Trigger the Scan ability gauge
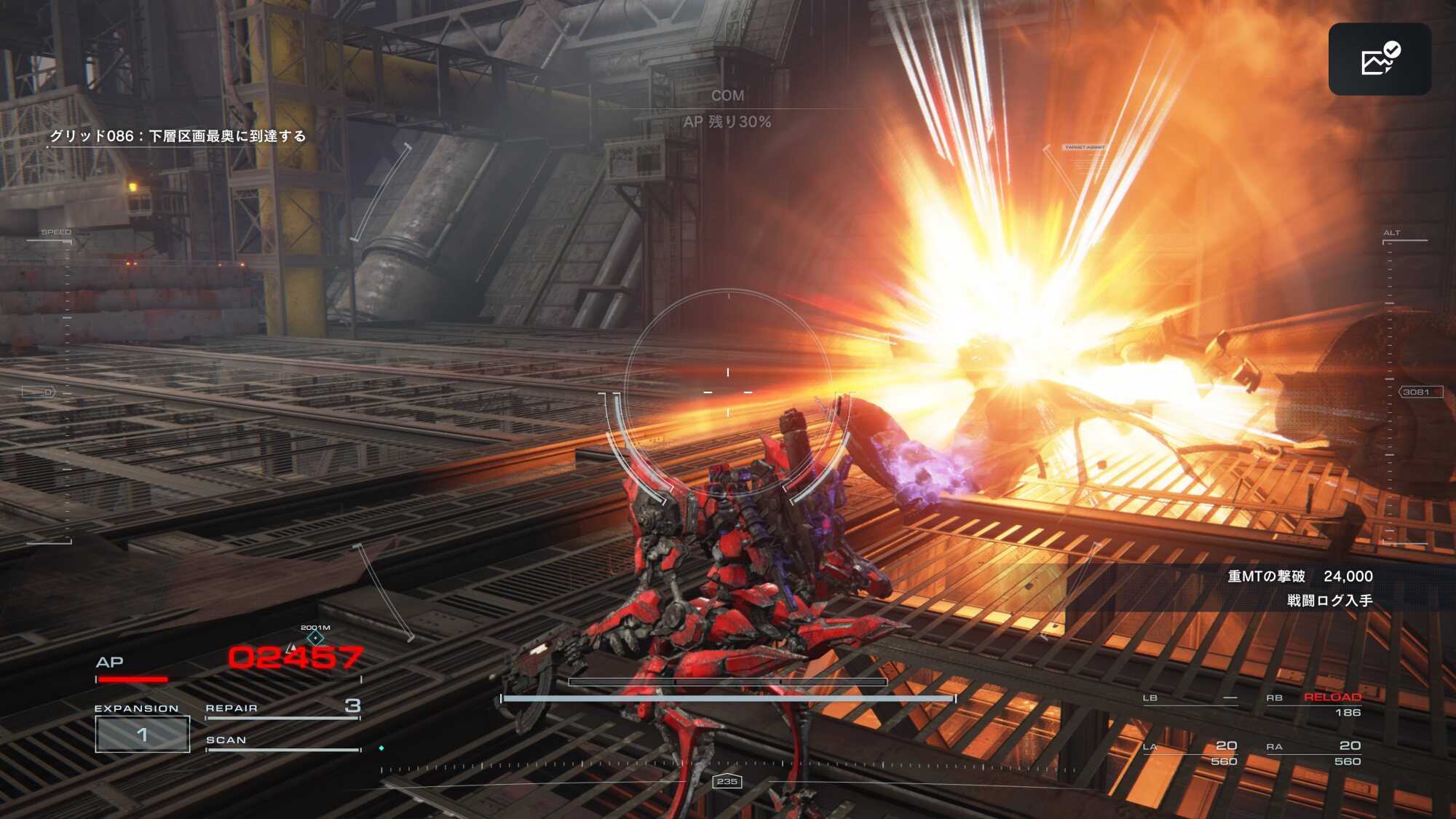 tap(282, 742)
